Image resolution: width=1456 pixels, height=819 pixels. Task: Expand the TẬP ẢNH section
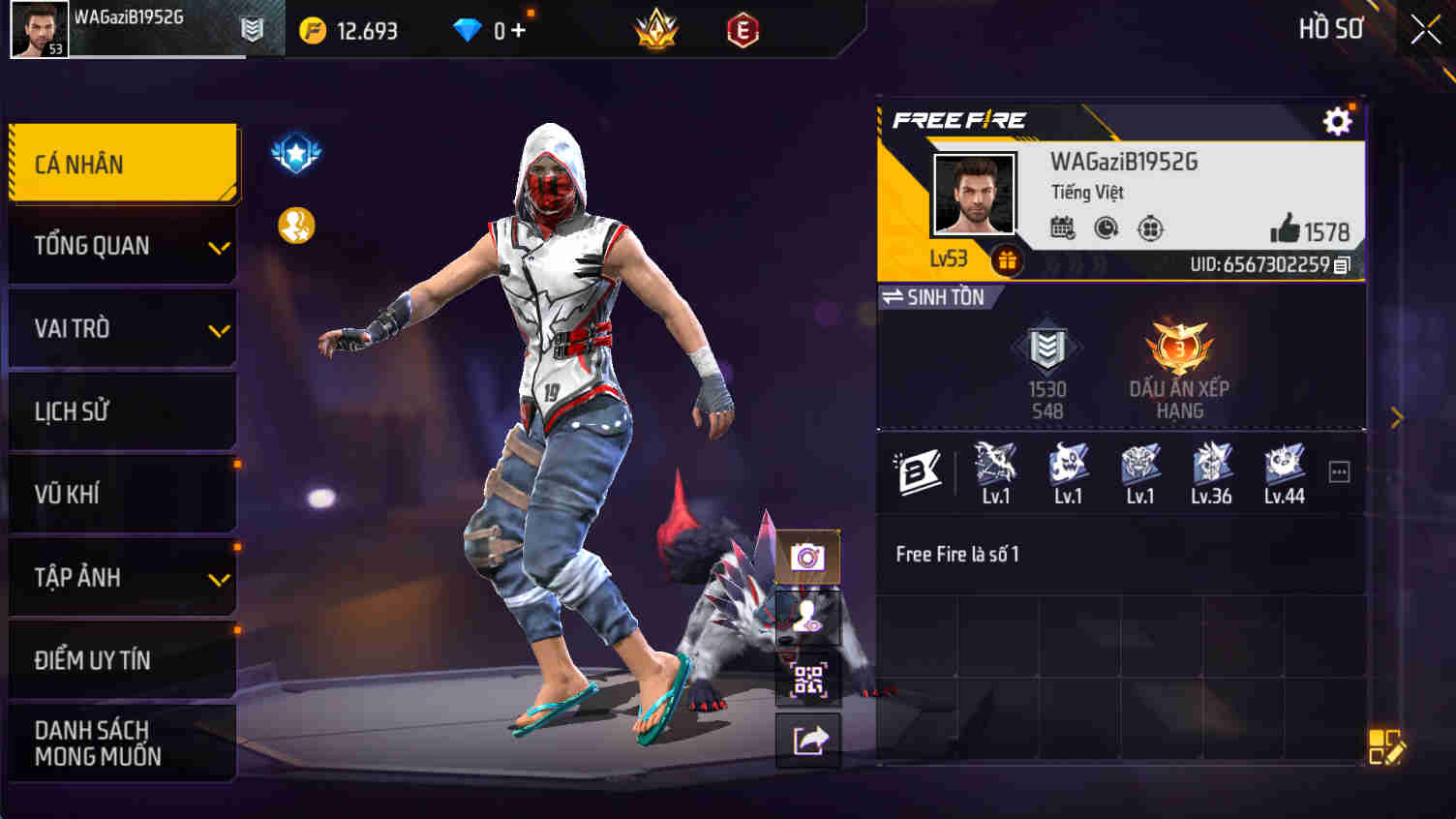[122, 577]
